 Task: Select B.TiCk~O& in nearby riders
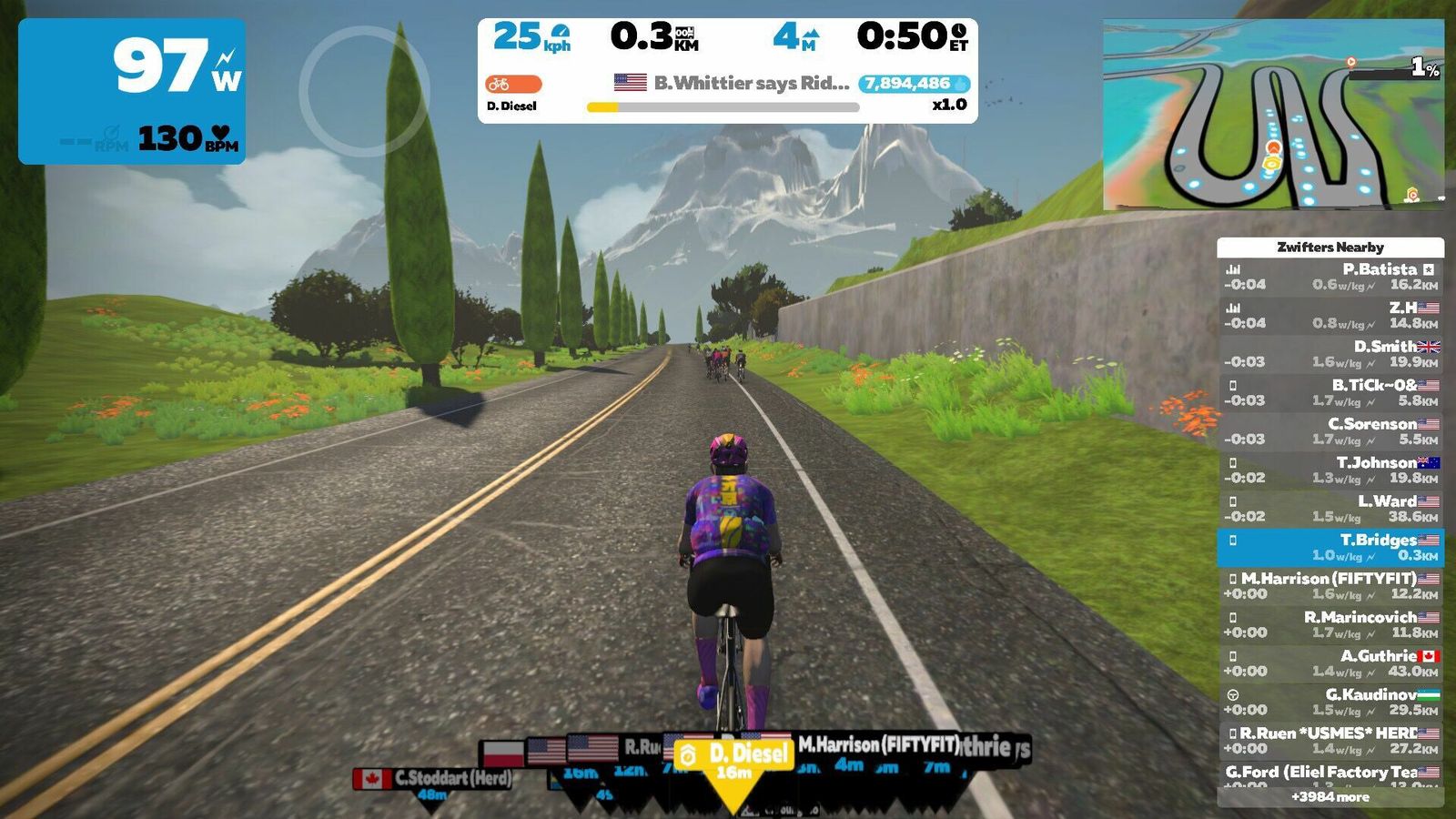point(1330,392)
